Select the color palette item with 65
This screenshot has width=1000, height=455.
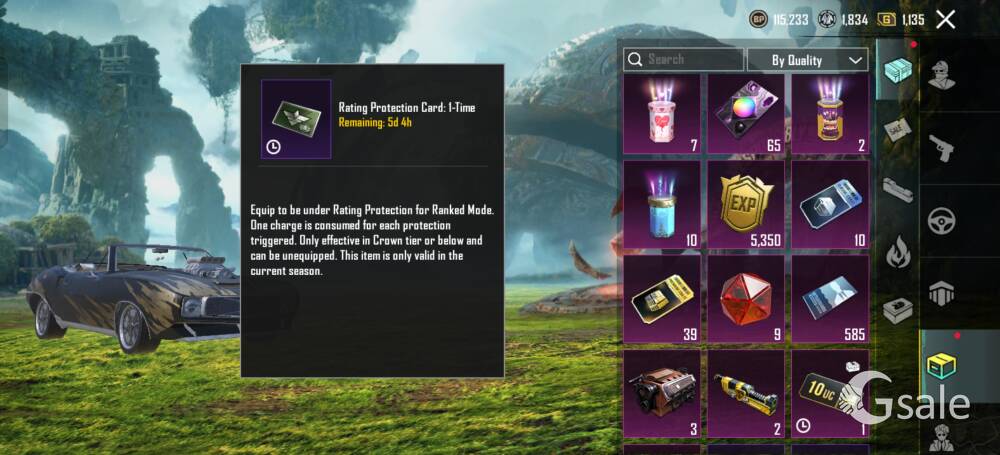pos(746,113)
